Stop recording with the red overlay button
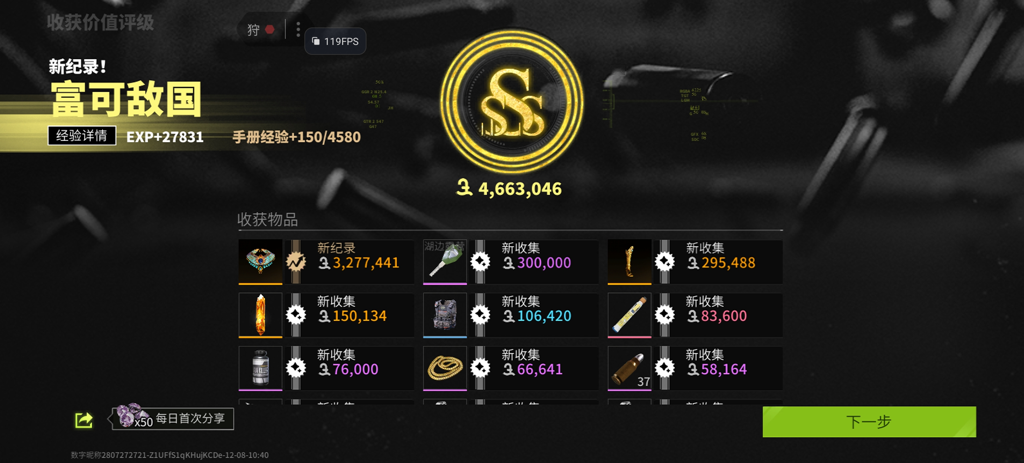Viewport: 1024px width, 463px height. pyautogui.click(x=270, y=30)
